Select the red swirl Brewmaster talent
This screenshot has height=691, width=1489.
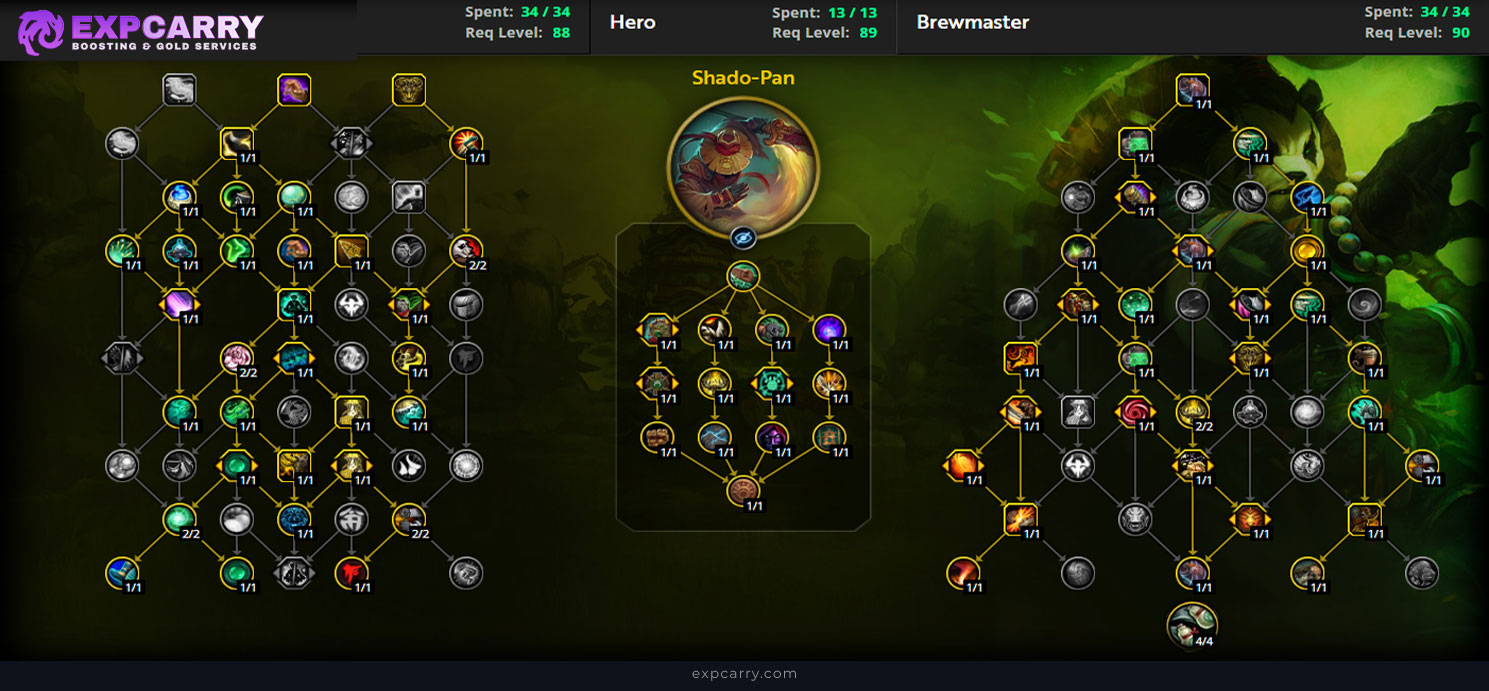pyautogui.click(x=1135, y=410)
